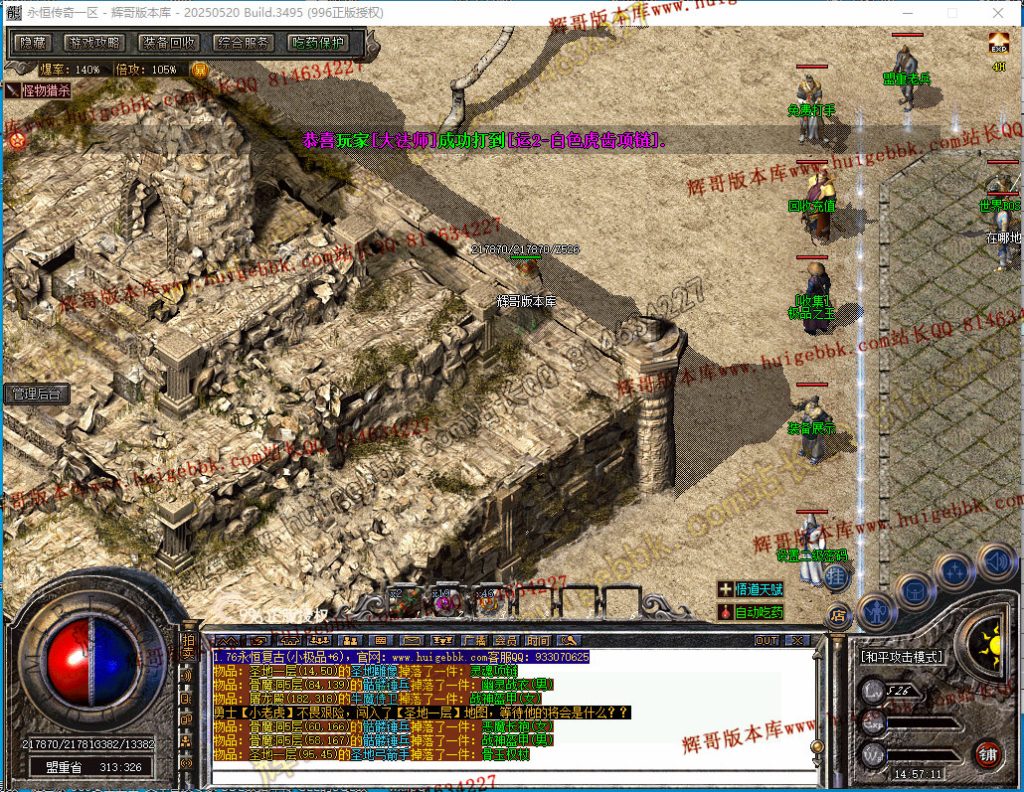Open the 怪物猎杀 monster hunt tracker
Viewport: 1024px width, 792px height.
[x=40, y=90]
